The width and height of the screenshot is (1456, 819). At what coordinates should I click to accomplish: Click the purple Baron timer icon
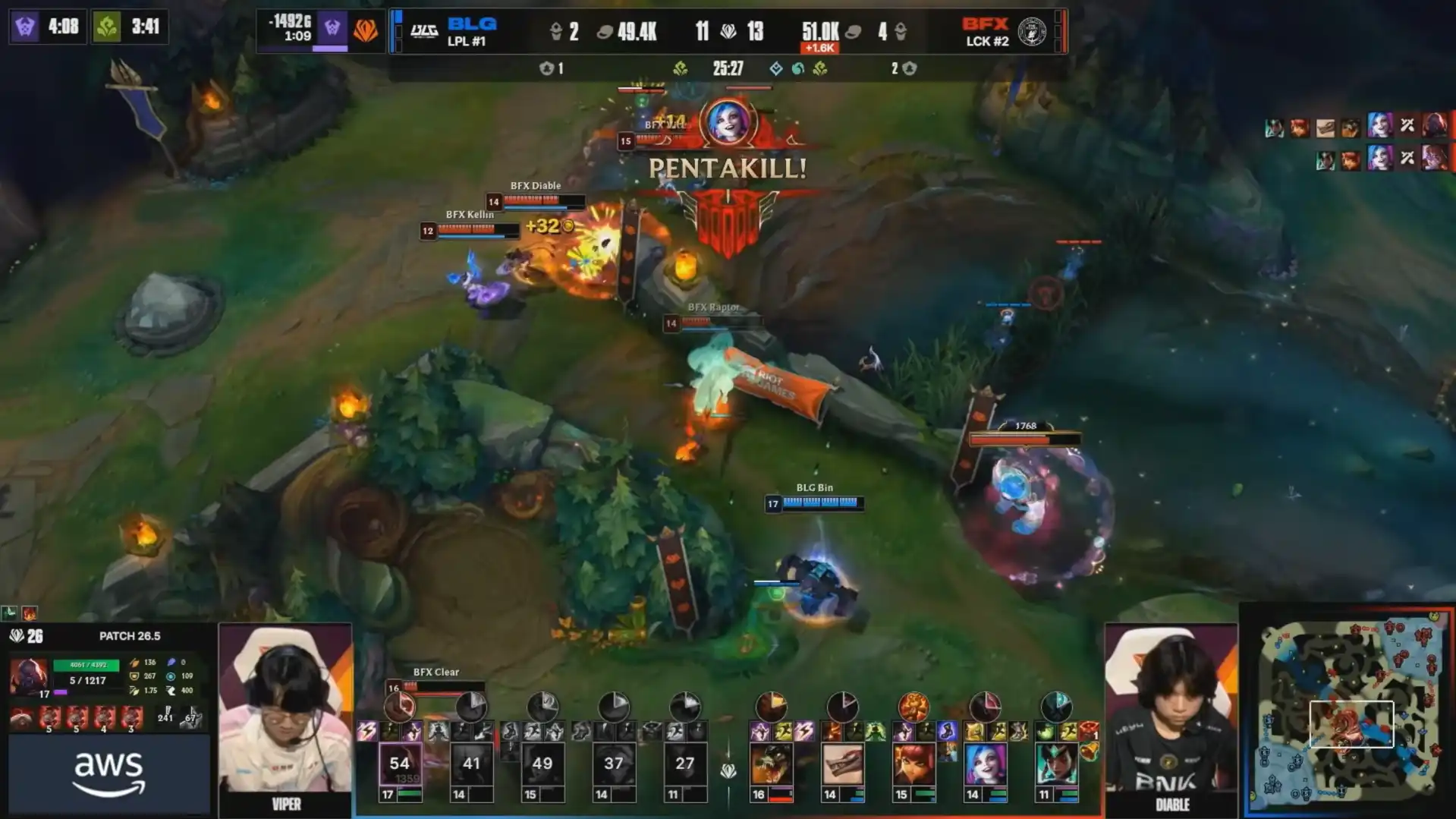tap(25, 27)
